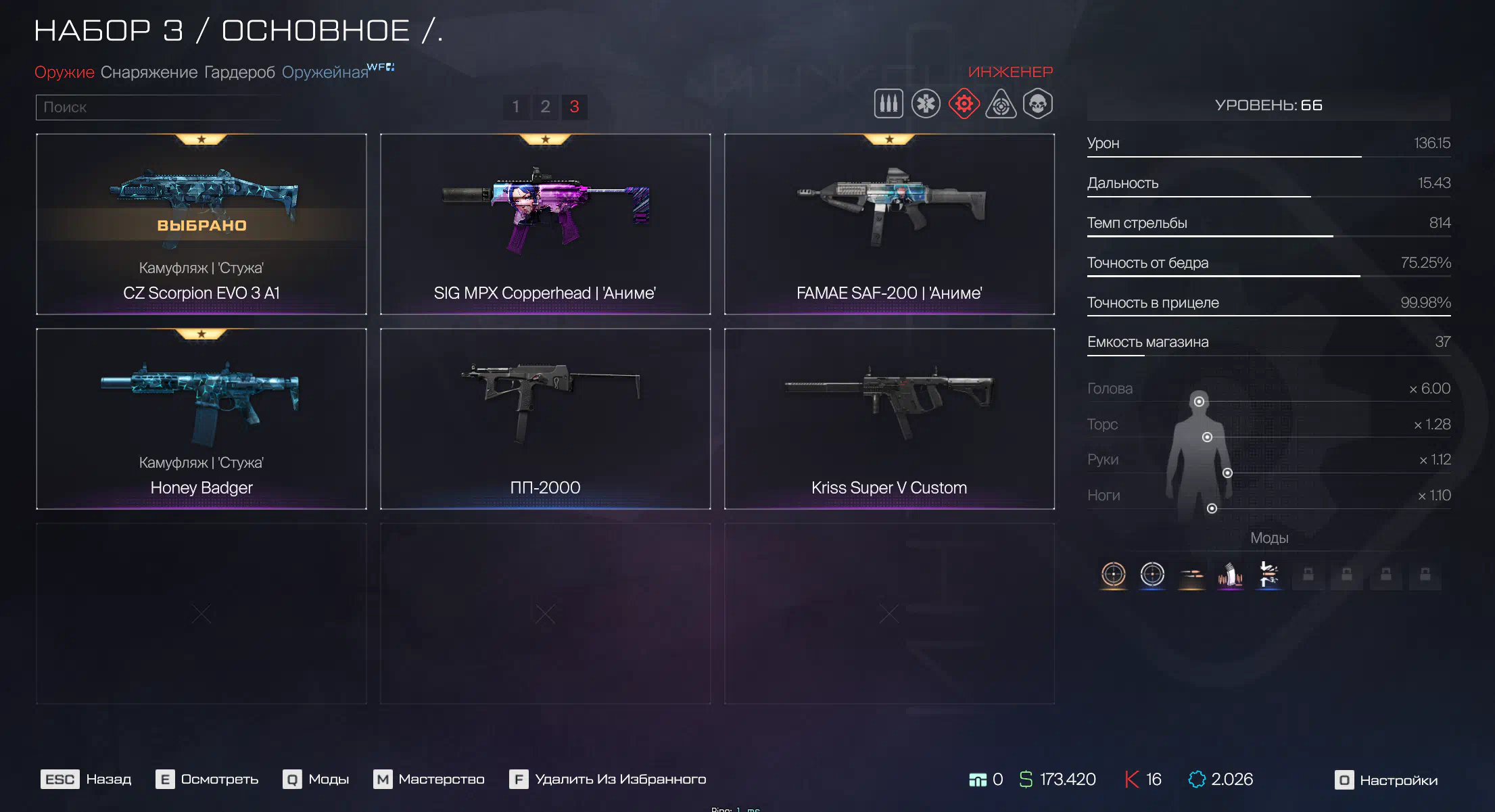Choose the CZ Scorpion EVO 3 A1 card
This screenshot has height=812, width=1495.
[x=201, y=224]
